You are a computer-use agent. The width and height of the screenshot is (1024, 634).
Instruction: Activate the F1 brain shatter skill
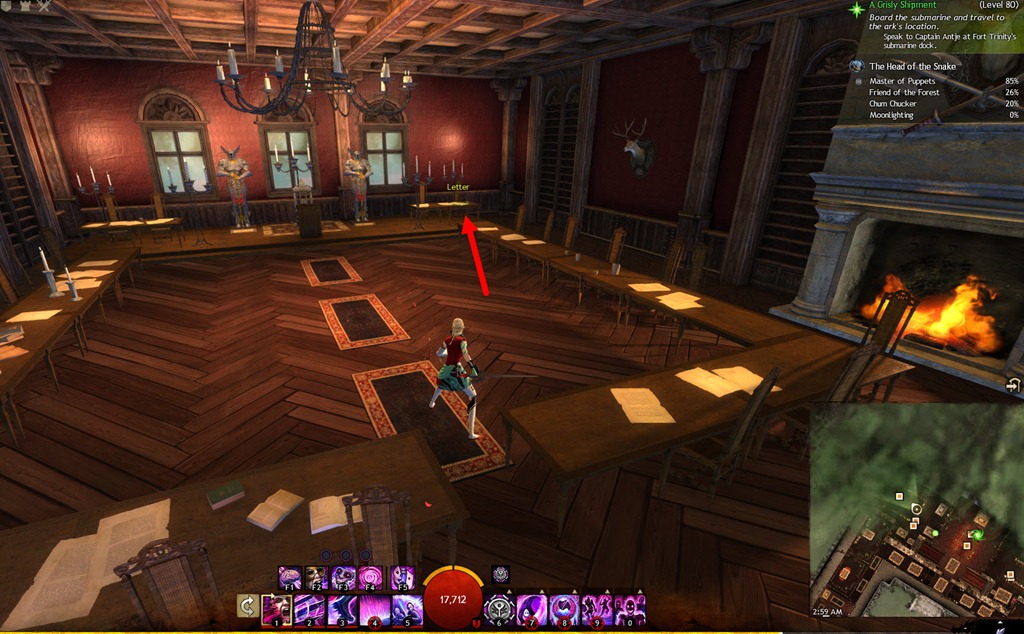point(290,577)
